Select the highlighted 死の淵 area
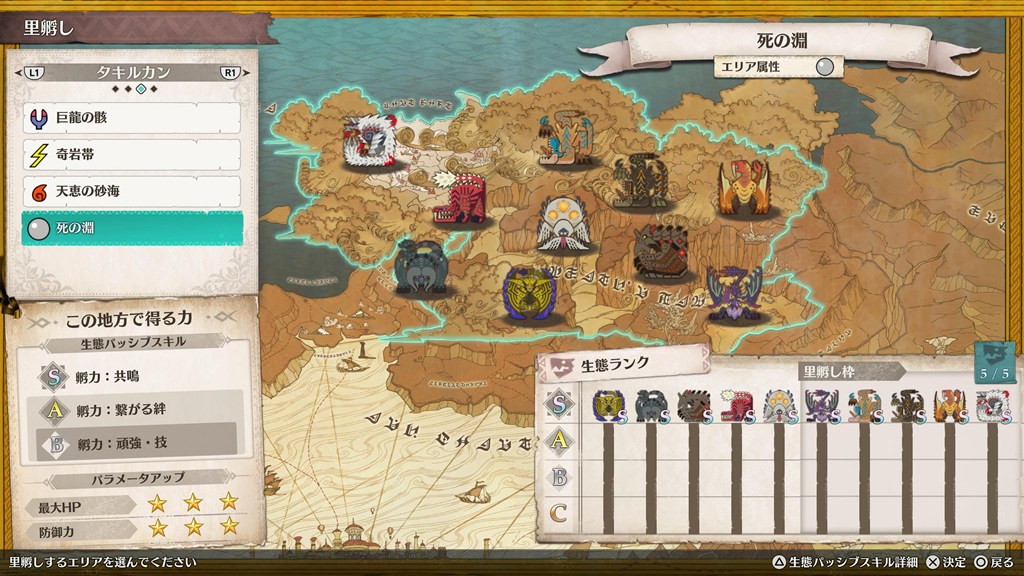 [x=131, y=228]
